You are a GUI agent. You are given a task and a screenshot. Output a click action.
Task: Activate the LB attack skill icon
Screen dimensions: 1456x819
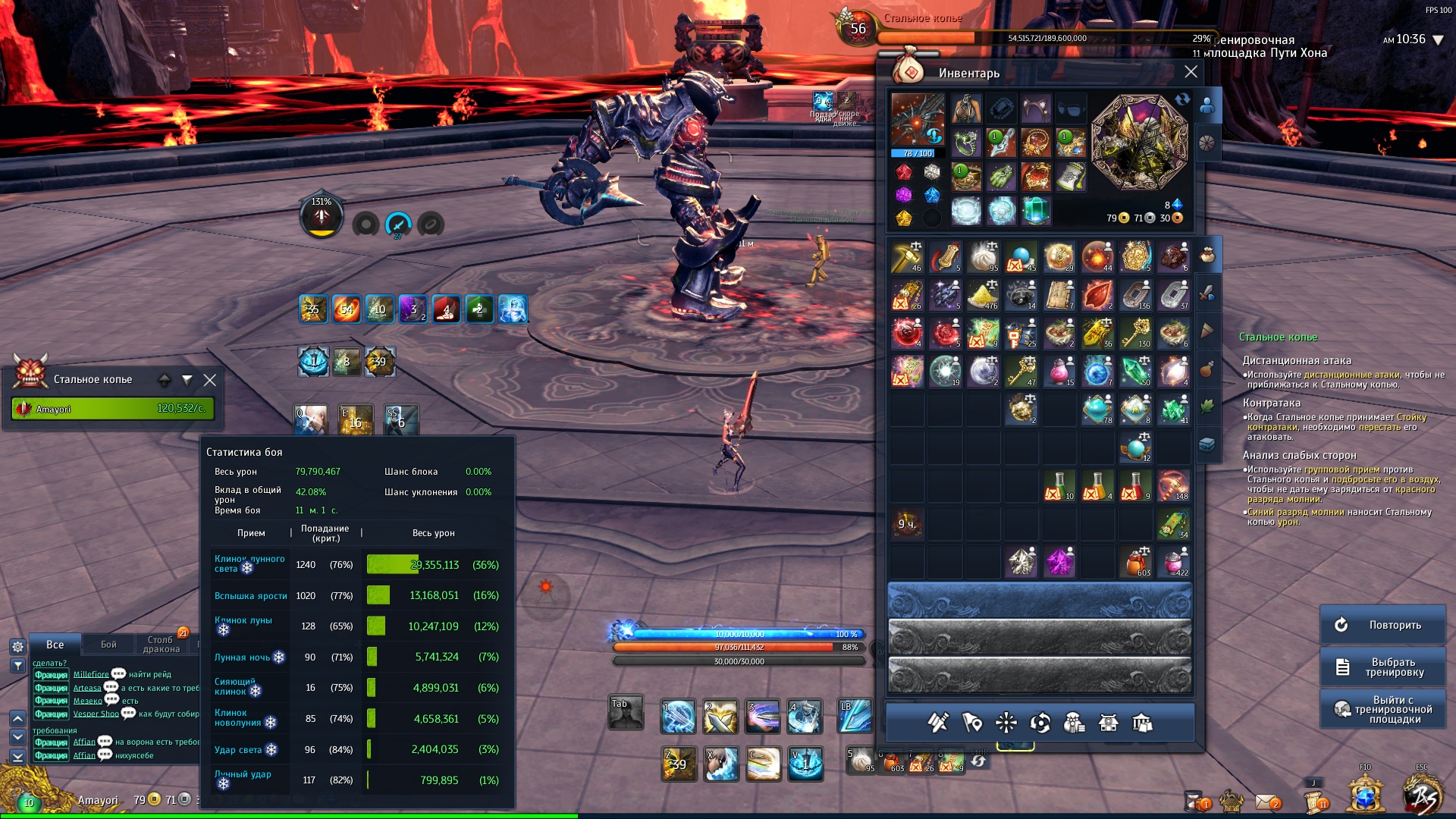coord(854,717)
